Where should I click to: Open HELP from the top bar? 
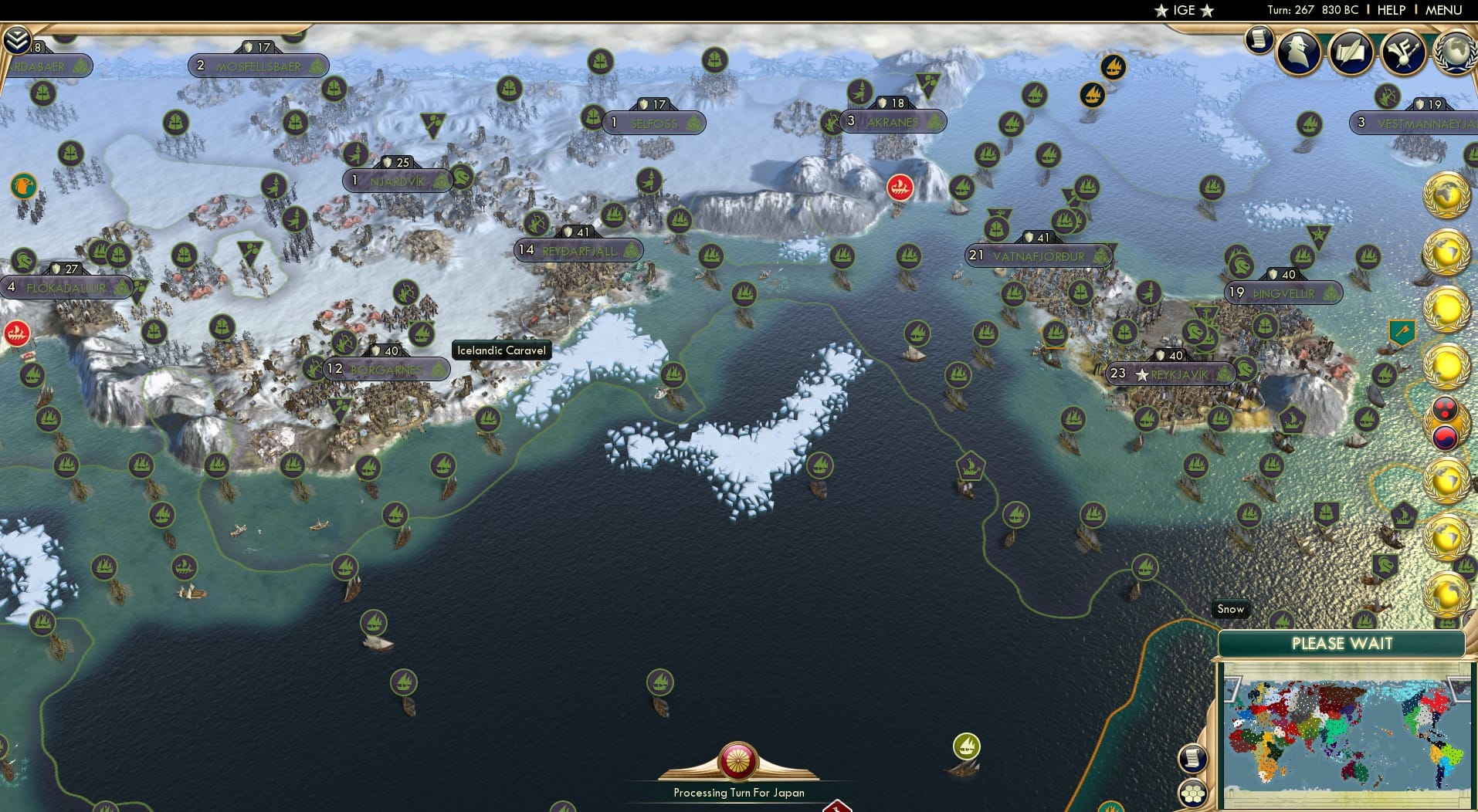[1391, 10]
